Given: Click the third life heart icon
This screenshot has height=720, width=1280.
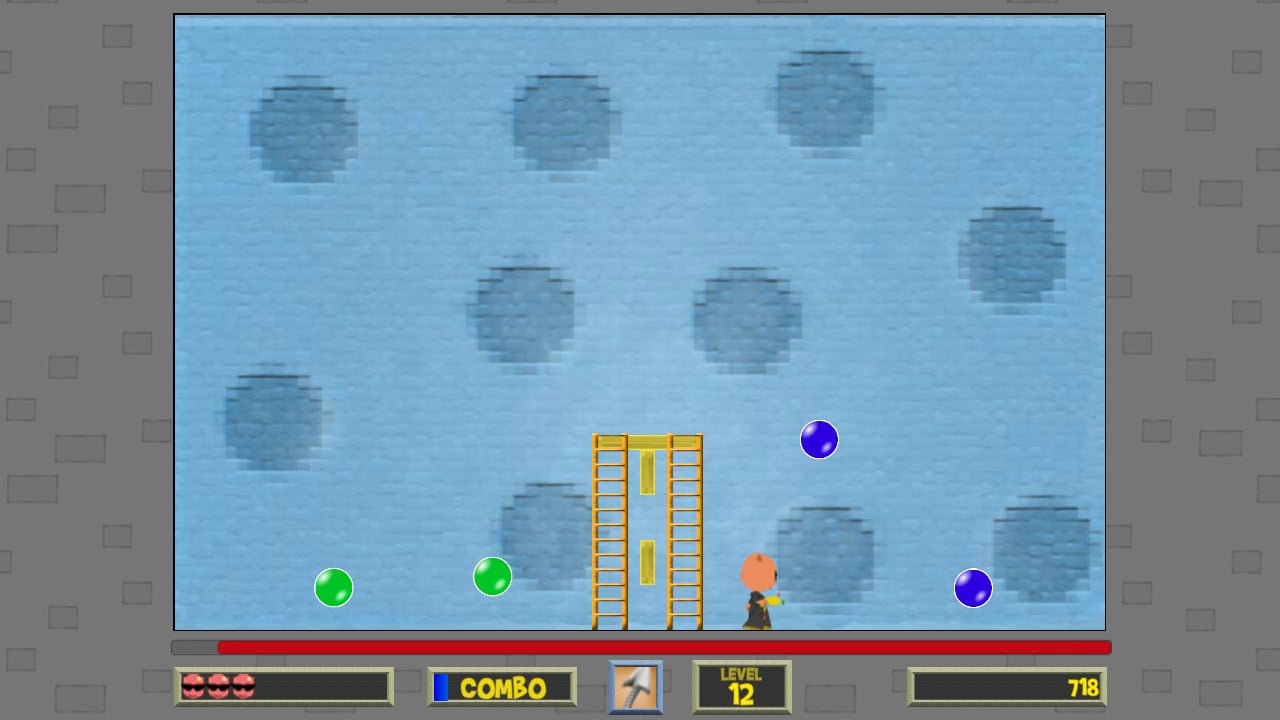Looking at the screenshot, I should coord(243,685).
